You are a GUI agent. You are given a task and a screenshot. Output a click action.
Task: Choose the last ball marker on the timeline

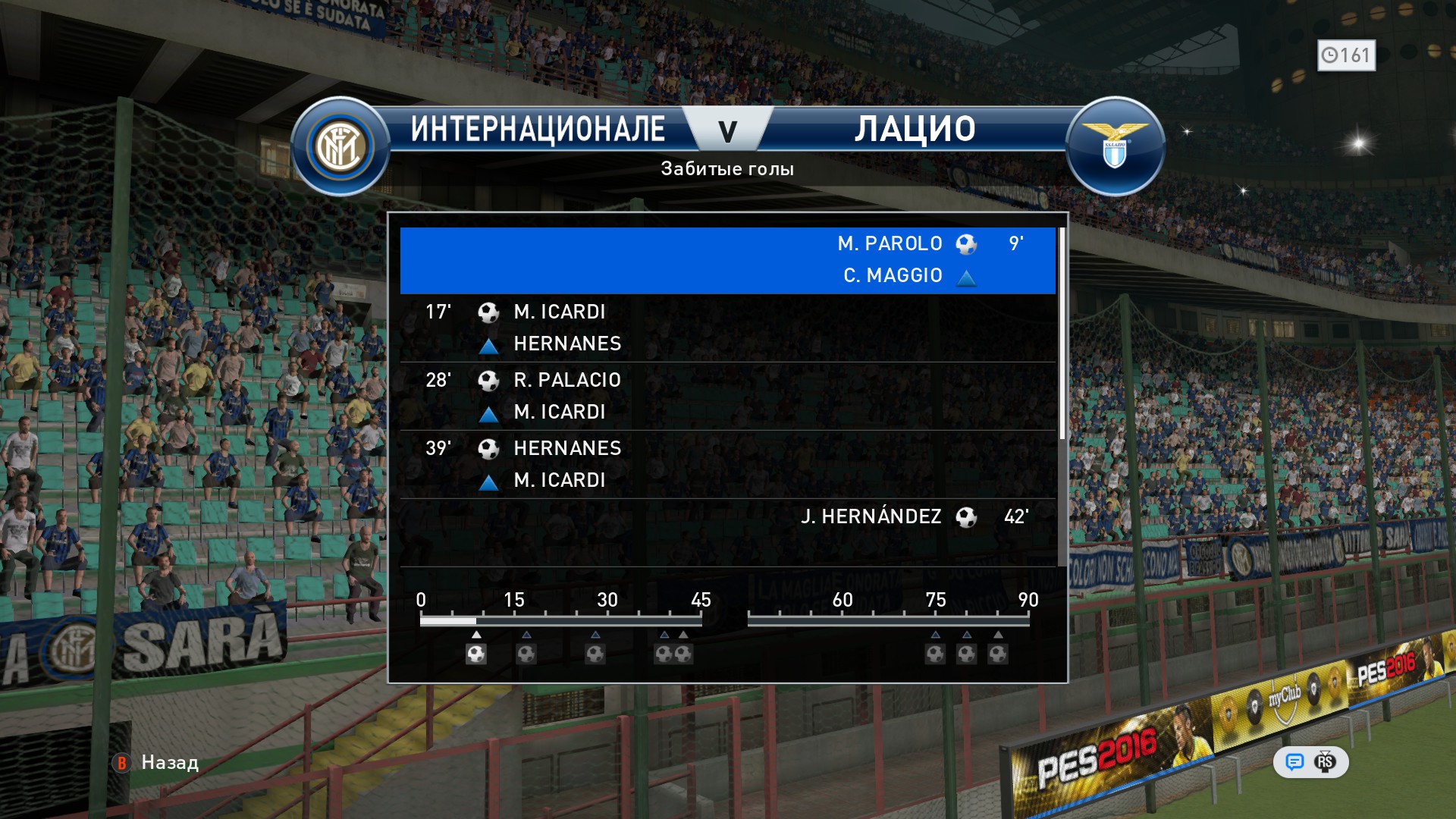(998, 654)
